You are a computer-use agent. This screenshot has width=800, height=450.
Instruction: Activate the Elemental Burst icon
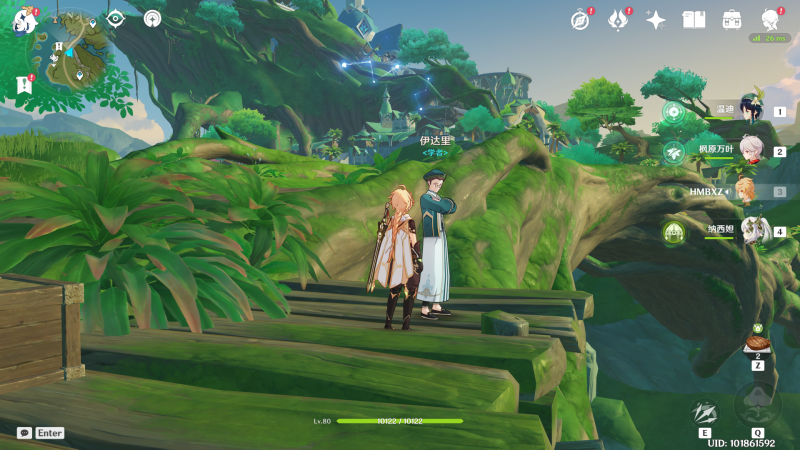[x=757, y=405]
